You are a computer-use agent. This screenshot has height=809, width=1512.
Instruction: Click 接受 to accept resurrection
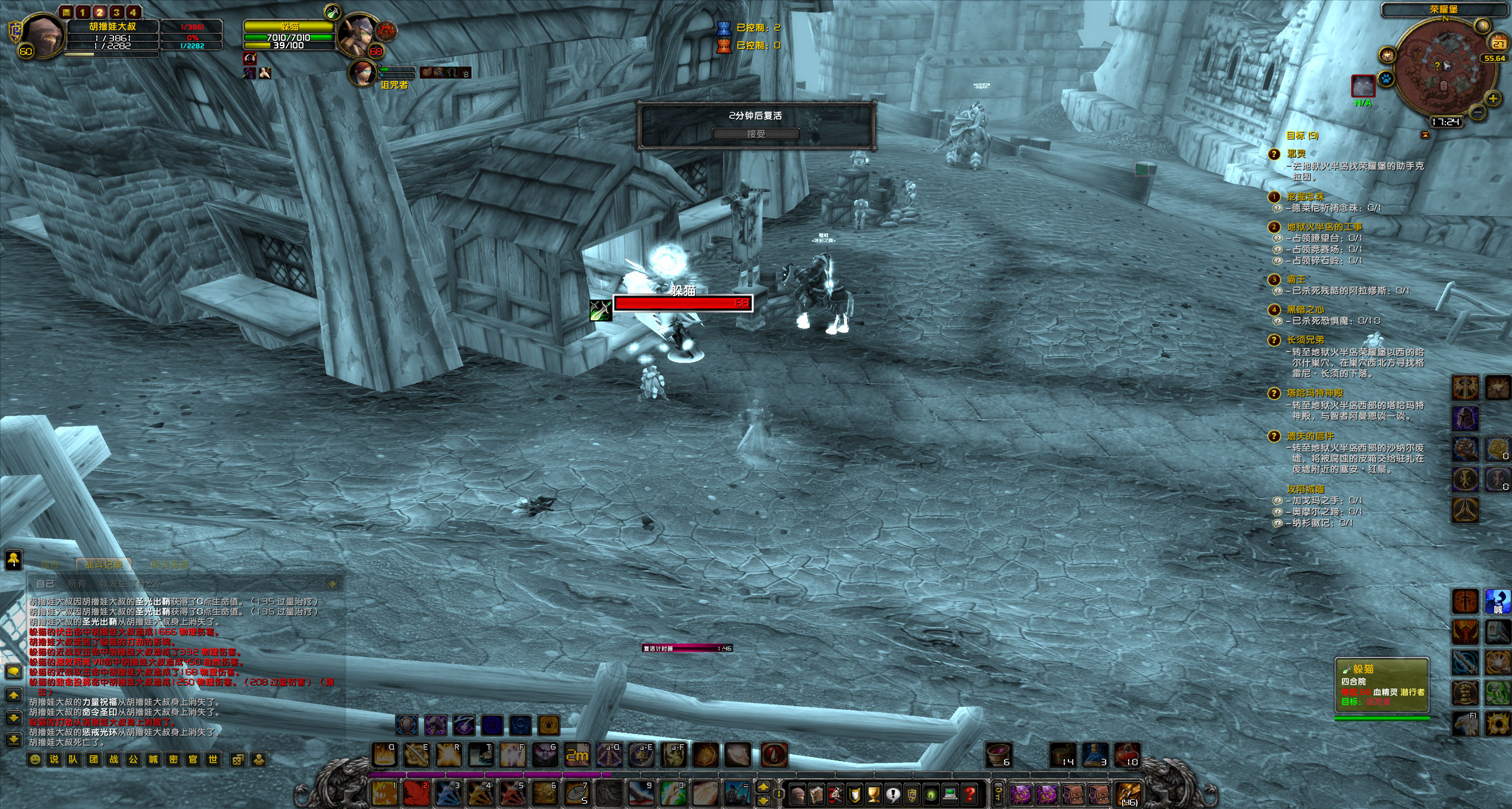(757, 134)
